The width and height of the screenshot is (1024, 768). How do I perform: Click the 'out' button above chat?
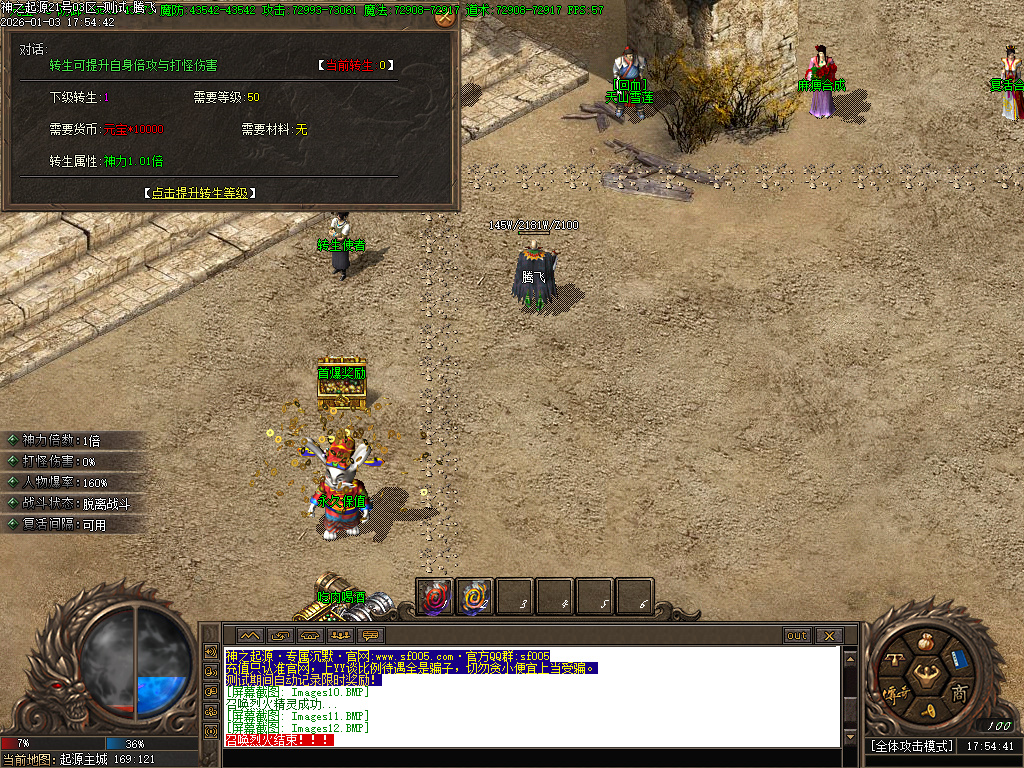tap(797, 636)
